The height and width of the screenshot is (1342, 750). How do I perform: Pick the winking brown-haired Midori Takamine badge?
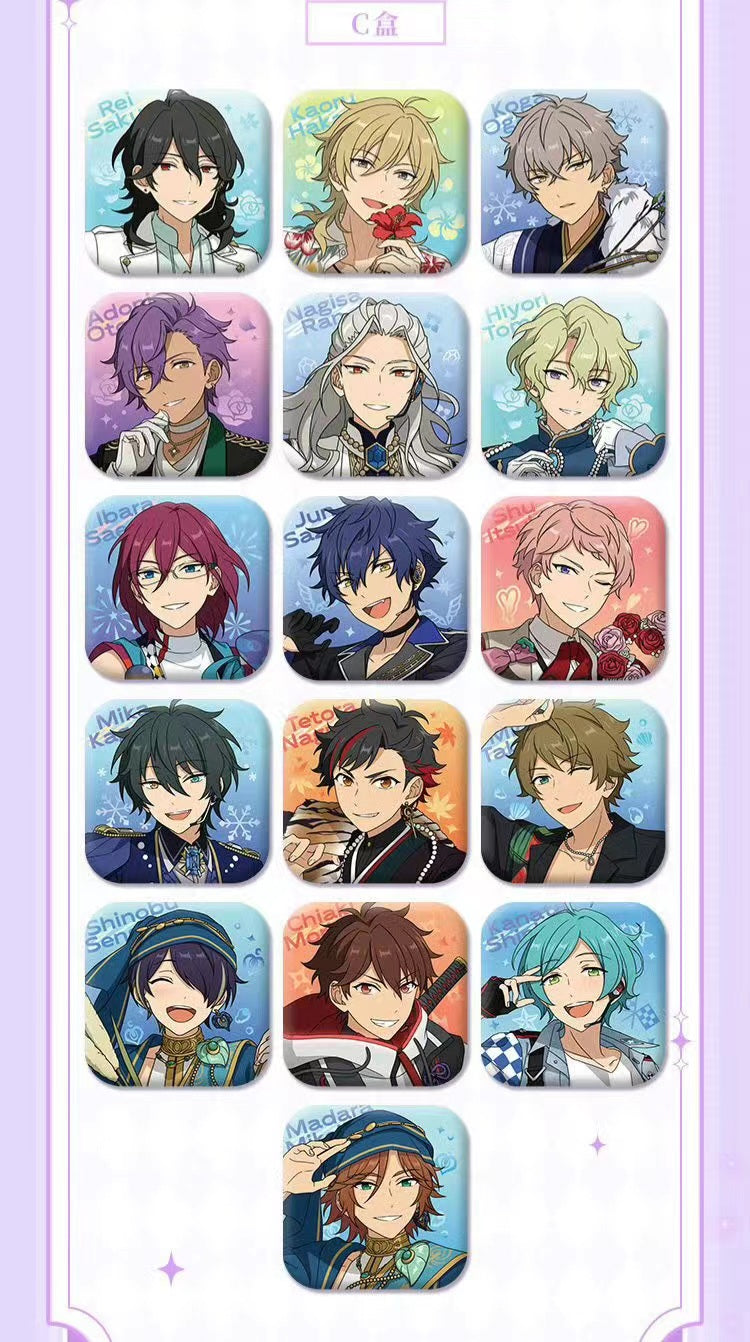pyautogui.click(x=573, y=791)
